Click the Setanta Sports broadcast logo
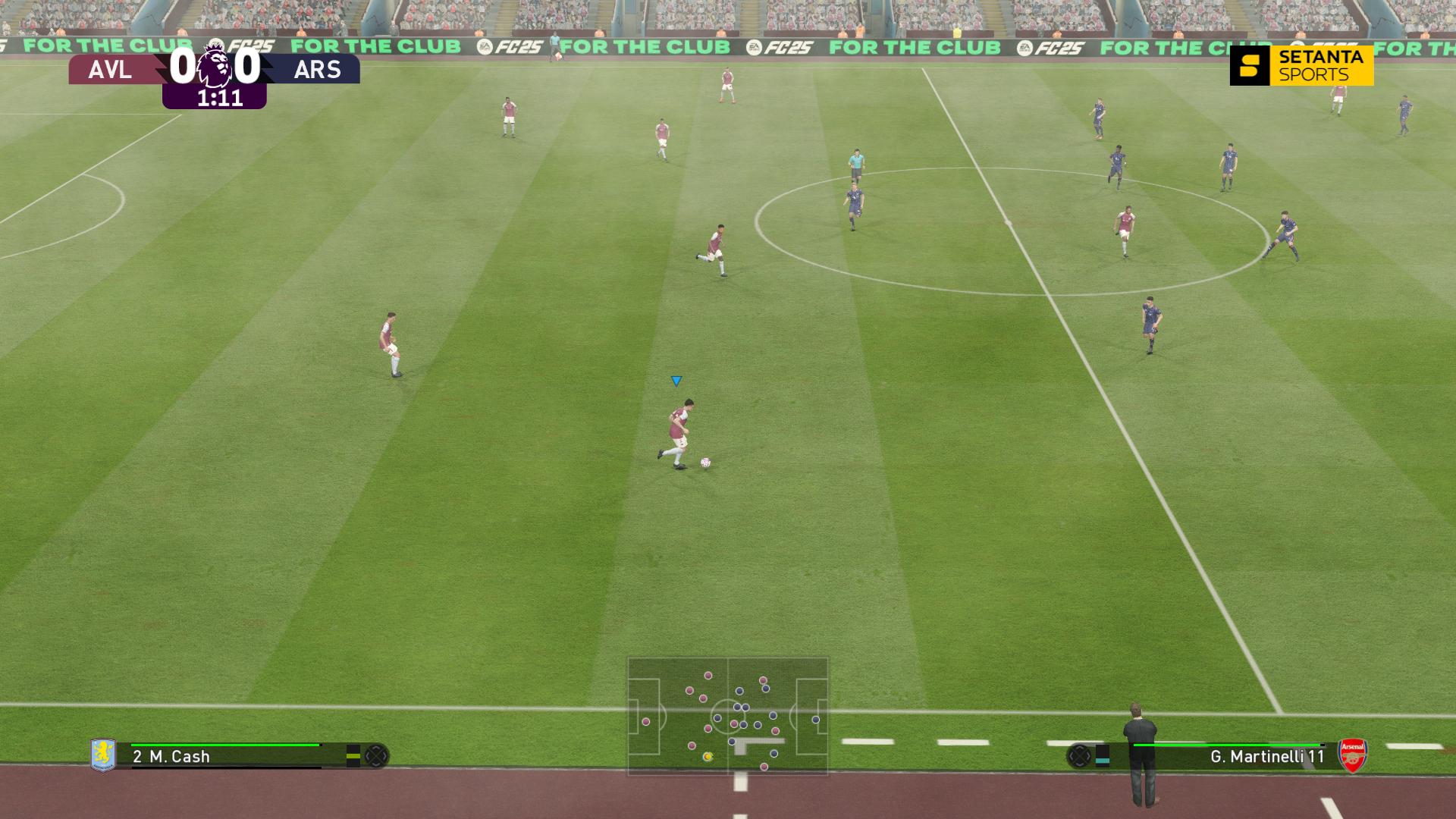The image size is (1456, 819). pyautogui.click(x=1301, y=66)
